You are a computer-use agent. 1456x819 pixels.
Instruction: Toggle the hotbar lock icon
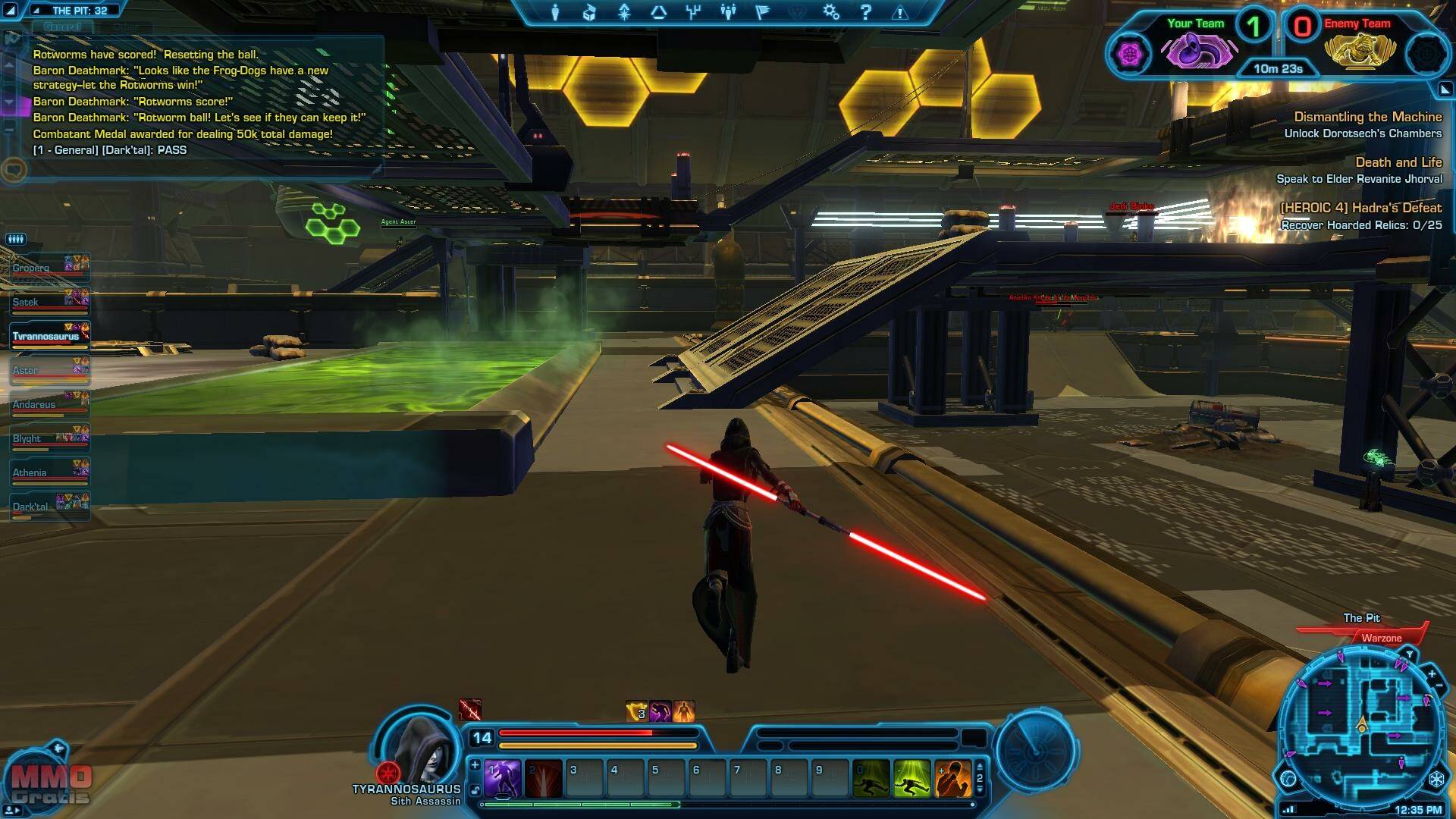coord(475,790)
